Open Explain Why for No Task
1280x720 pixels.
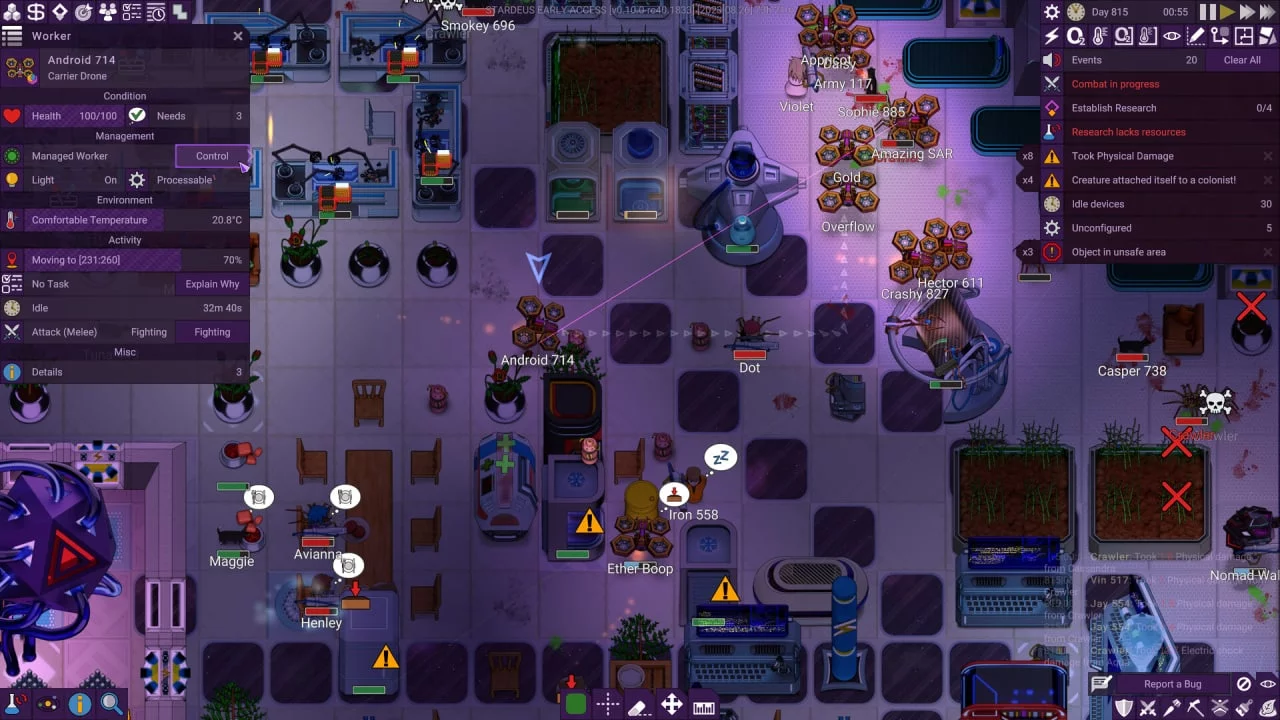tap(212, 284)
